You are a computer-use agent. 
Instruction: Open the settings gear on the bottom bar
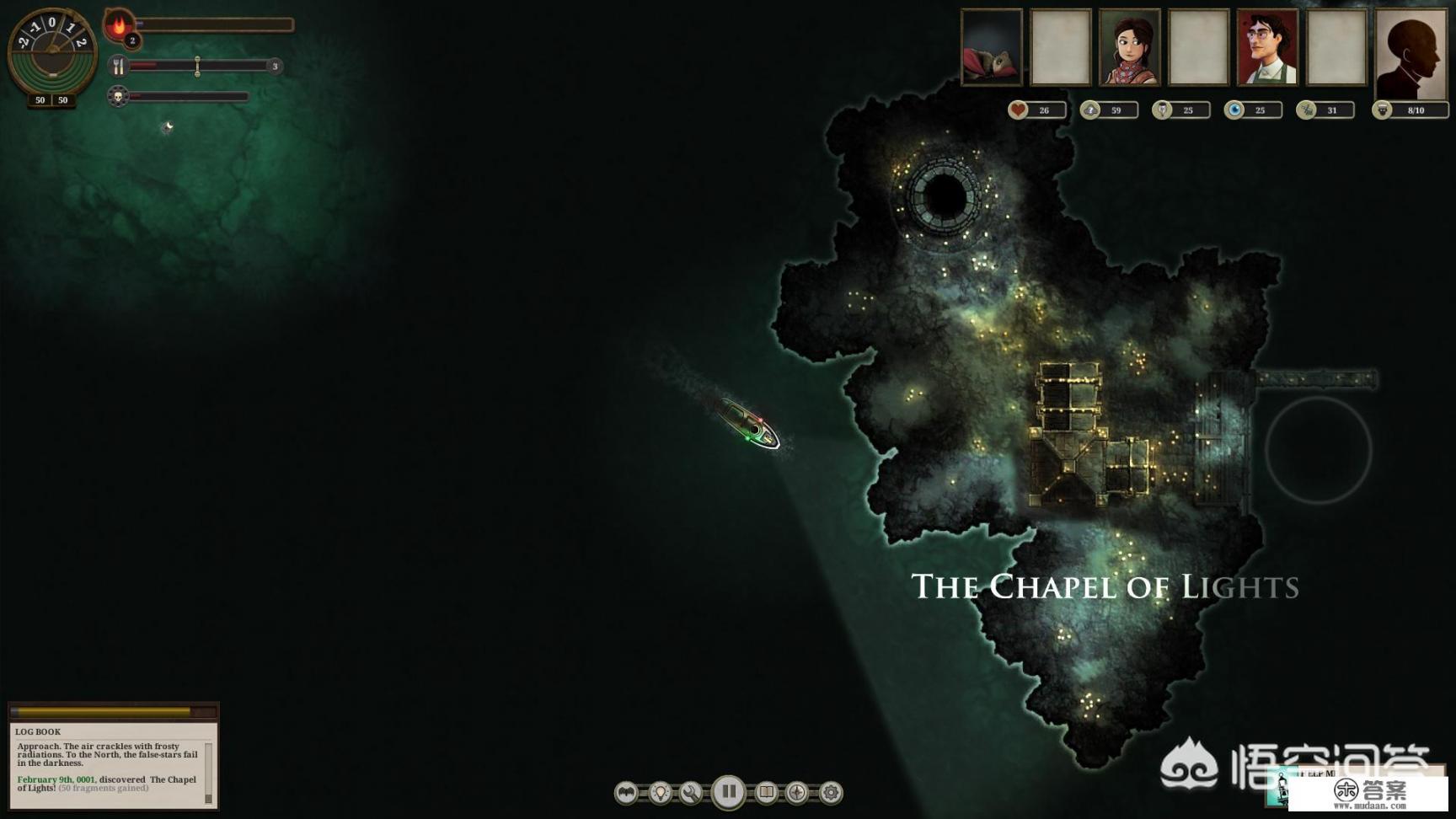[828, 792]
